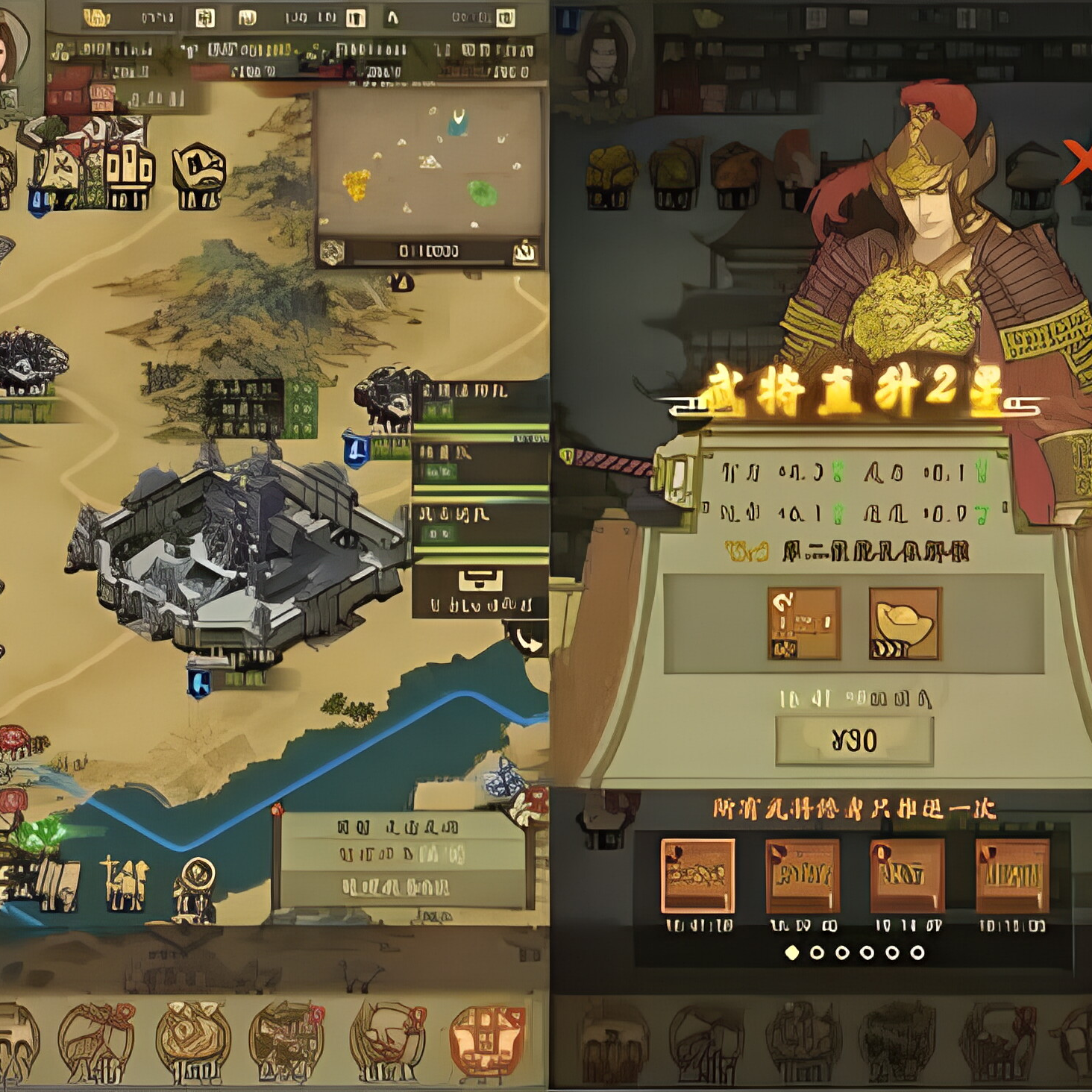The height and width of the screenshot is (1092, 1092).
Task: Select the first page dot in the hero carousel
Action: pos(793,953)
